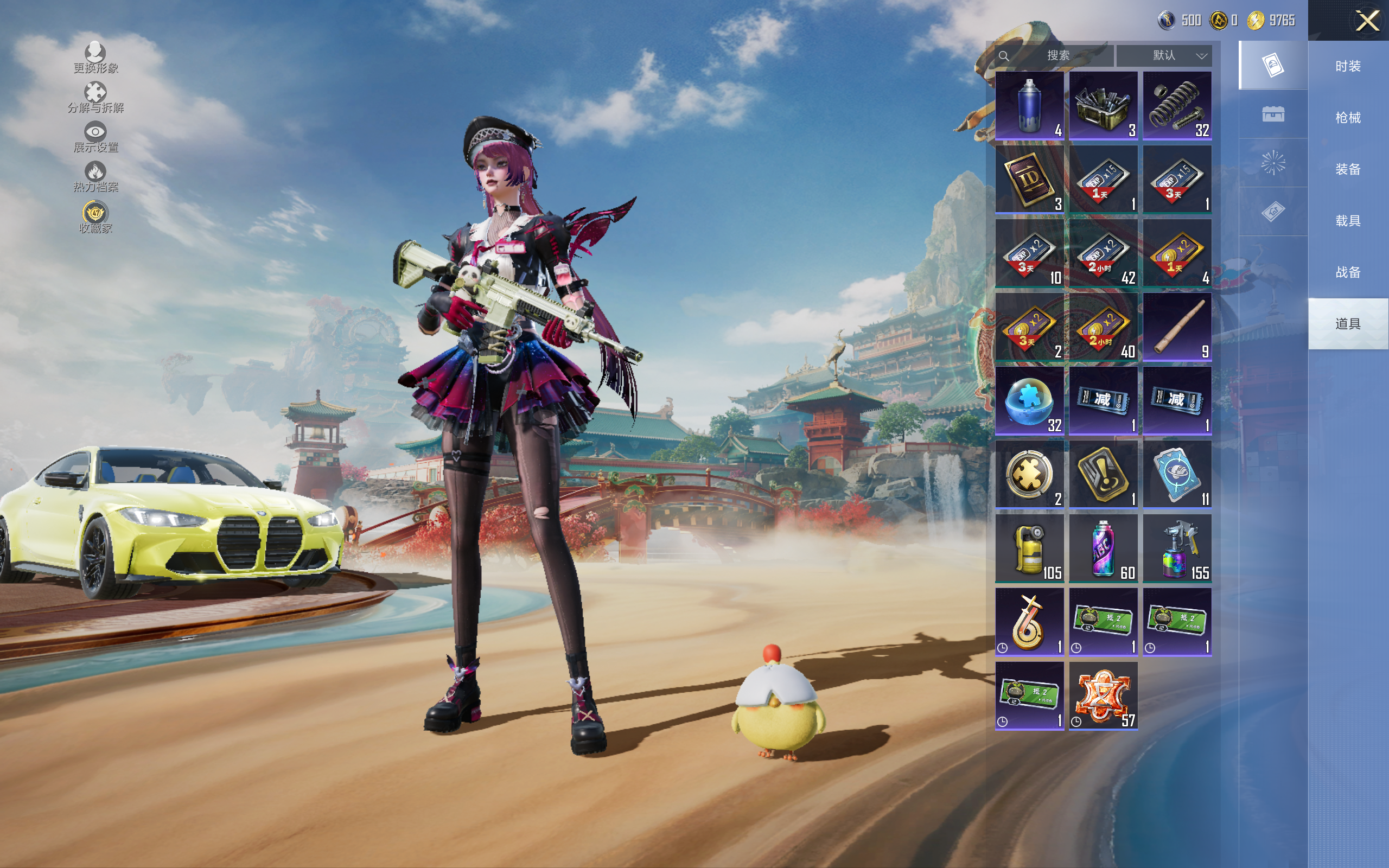Select the blue spray can item
1389x868 pixels.
click(1029, 106)
